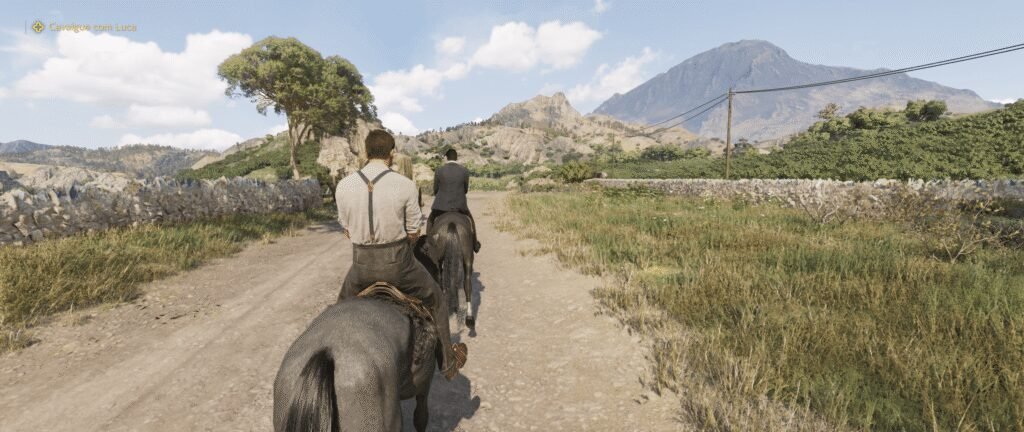Select the yellow objective marker icon
This screenshot has width=1024, height=432.
click(x=38, y=27)
